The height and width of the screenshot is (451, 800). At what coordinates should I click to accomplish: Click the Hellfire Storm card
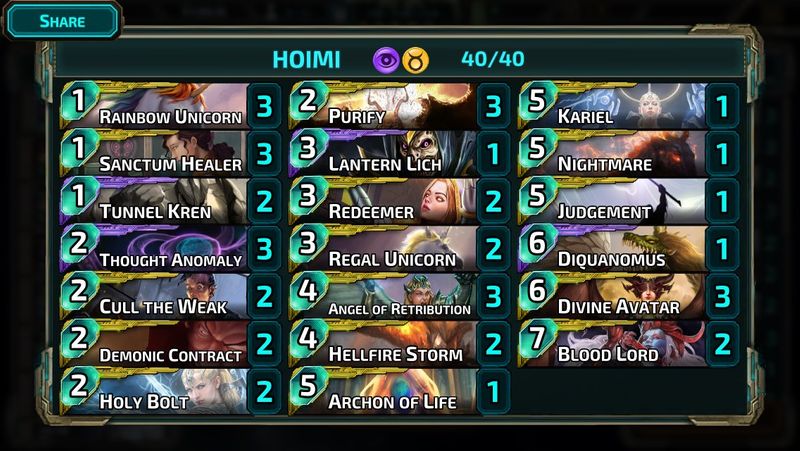point(390,344)
